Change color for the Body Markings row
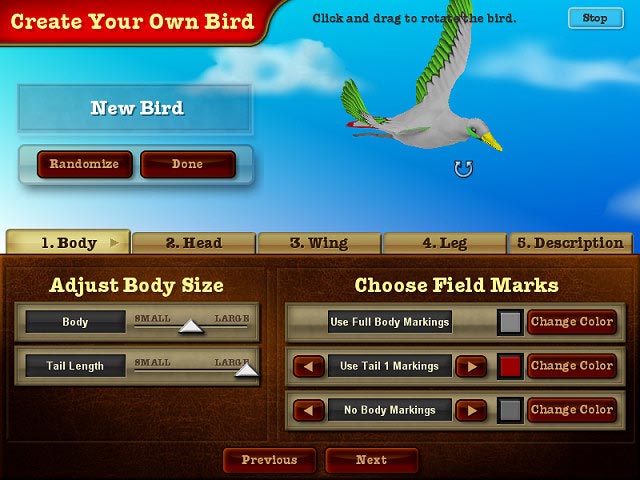640x480 pixels. (571, 410)
